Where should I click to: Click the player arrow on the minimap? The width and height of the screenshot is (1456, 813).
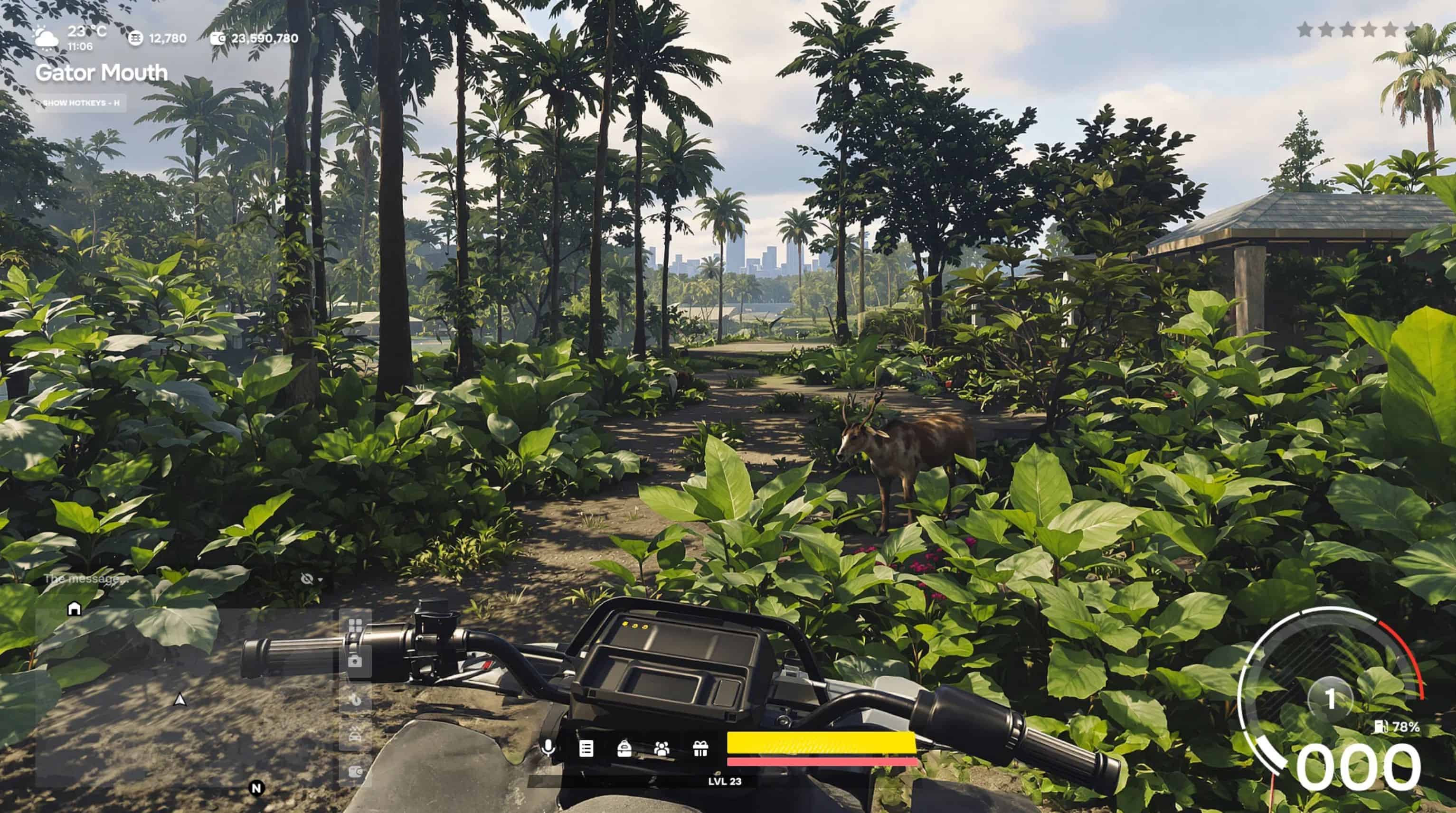pyautogui.click(x=180, y=700)
